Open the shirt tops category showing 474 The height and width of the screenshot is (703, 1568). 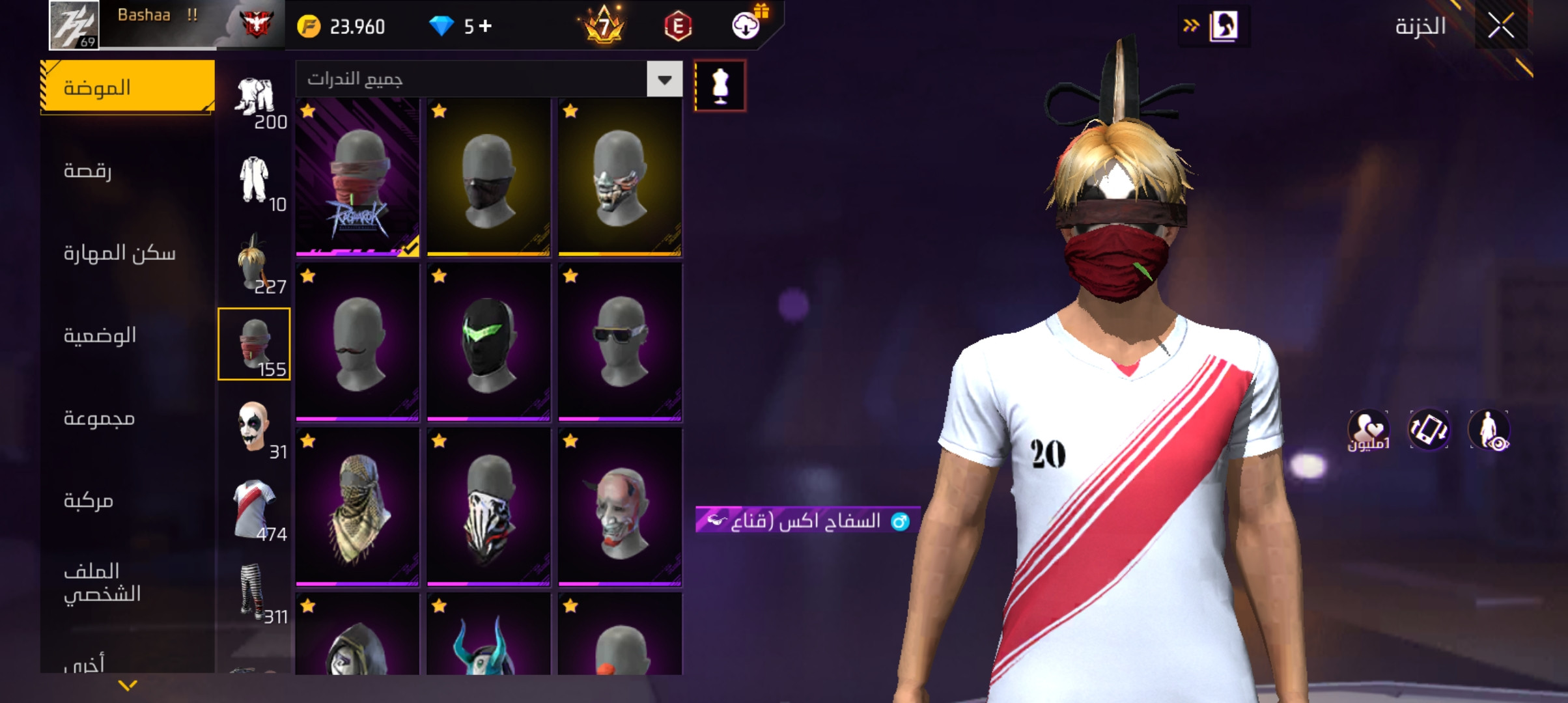254,509
